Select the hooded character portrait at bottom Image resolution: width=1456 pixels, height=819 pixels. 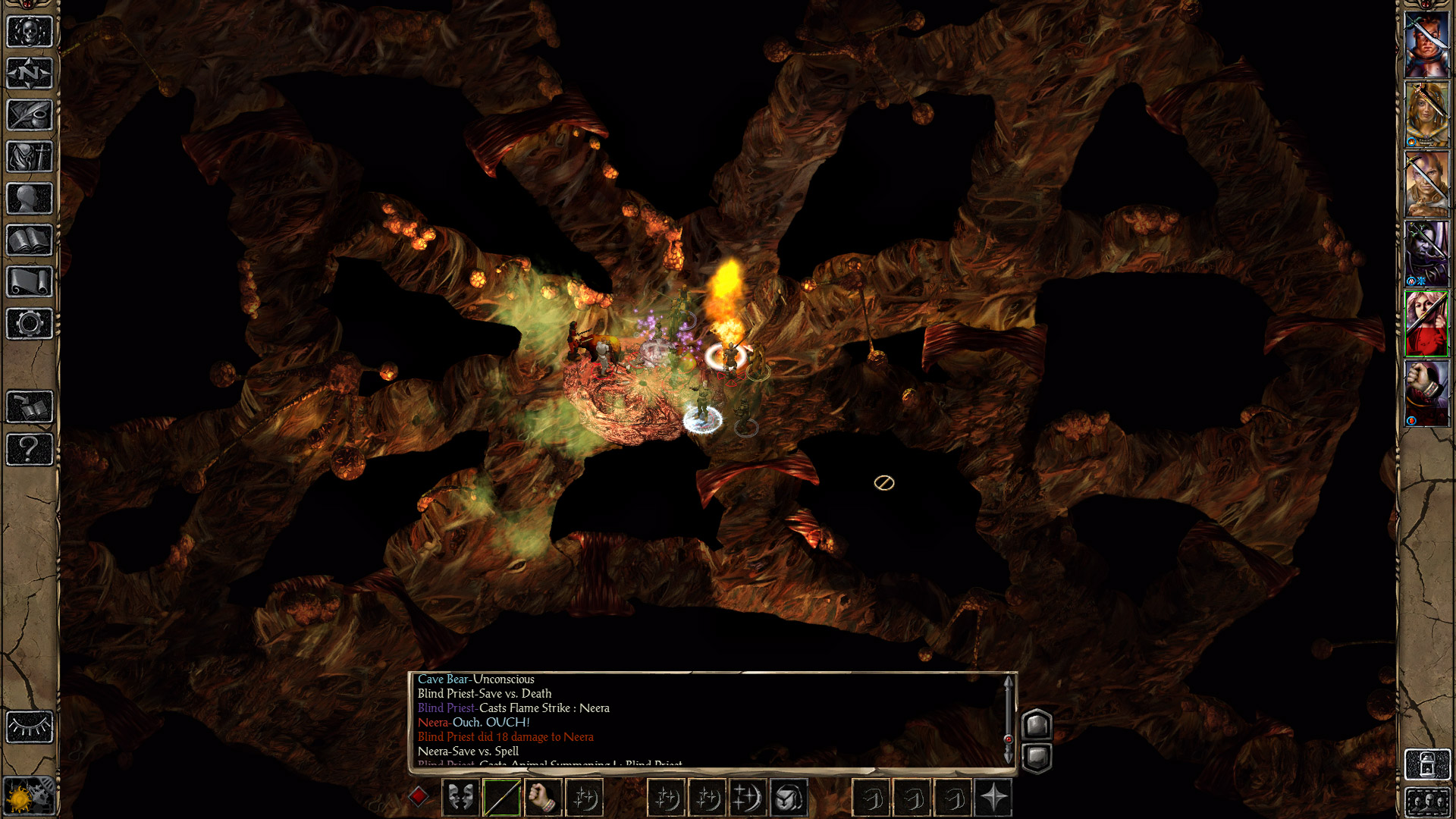(x=1426, y=394)
